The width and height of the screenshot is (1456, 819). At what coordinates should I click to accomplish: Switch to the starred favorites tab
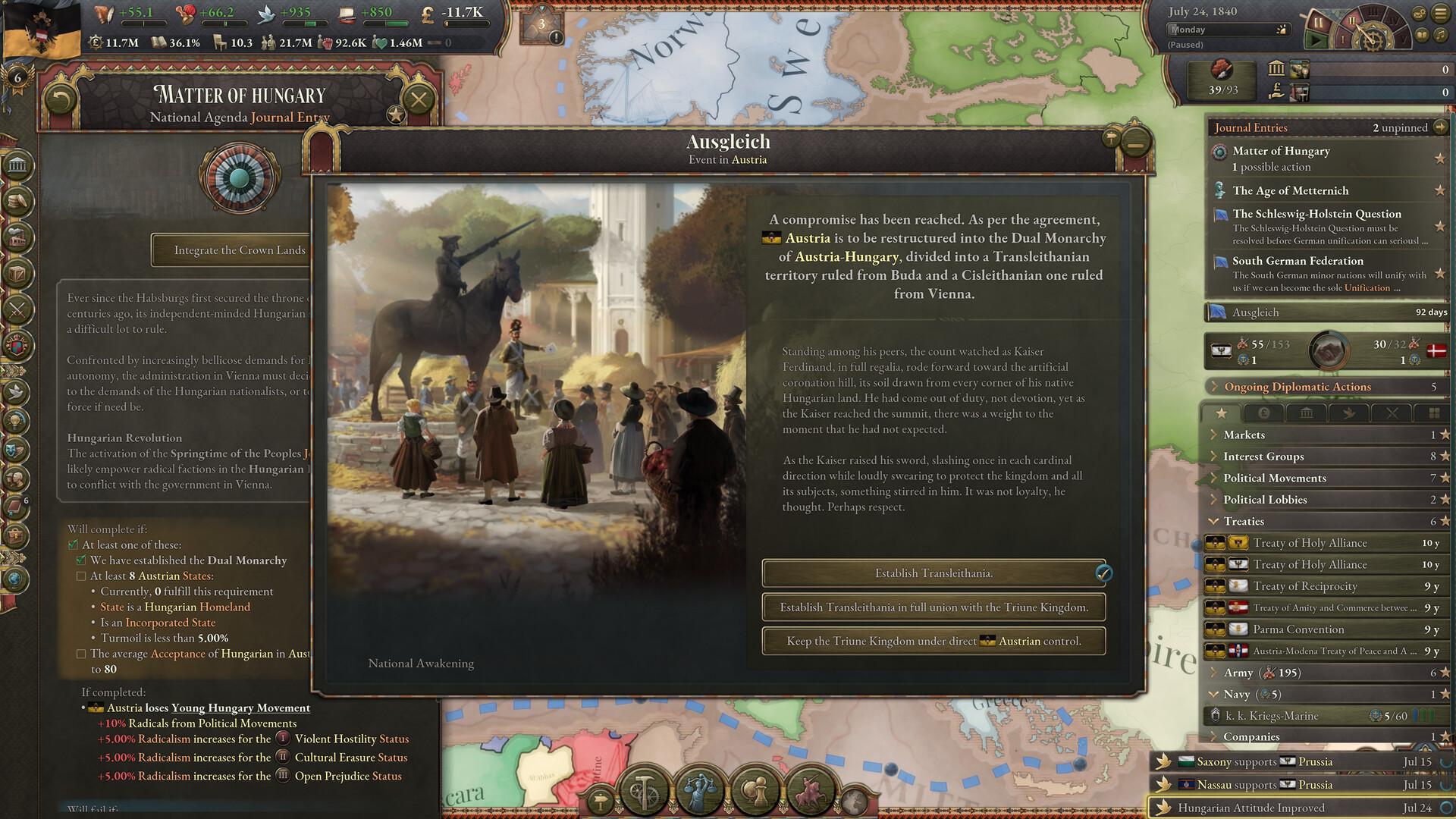pos(1222,412)
